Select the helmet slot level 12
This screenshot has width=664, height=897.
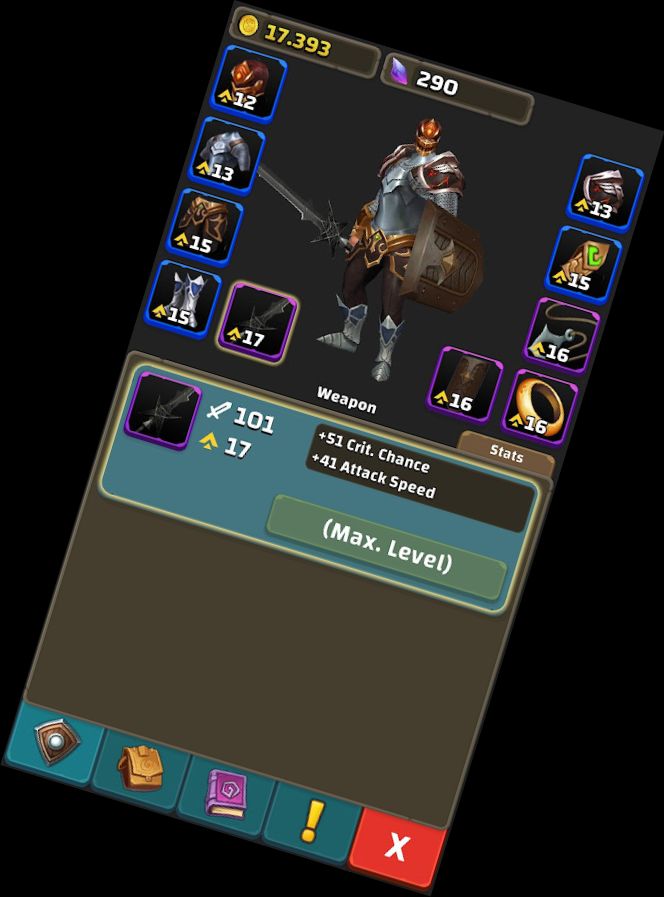(x=249, y=83)
